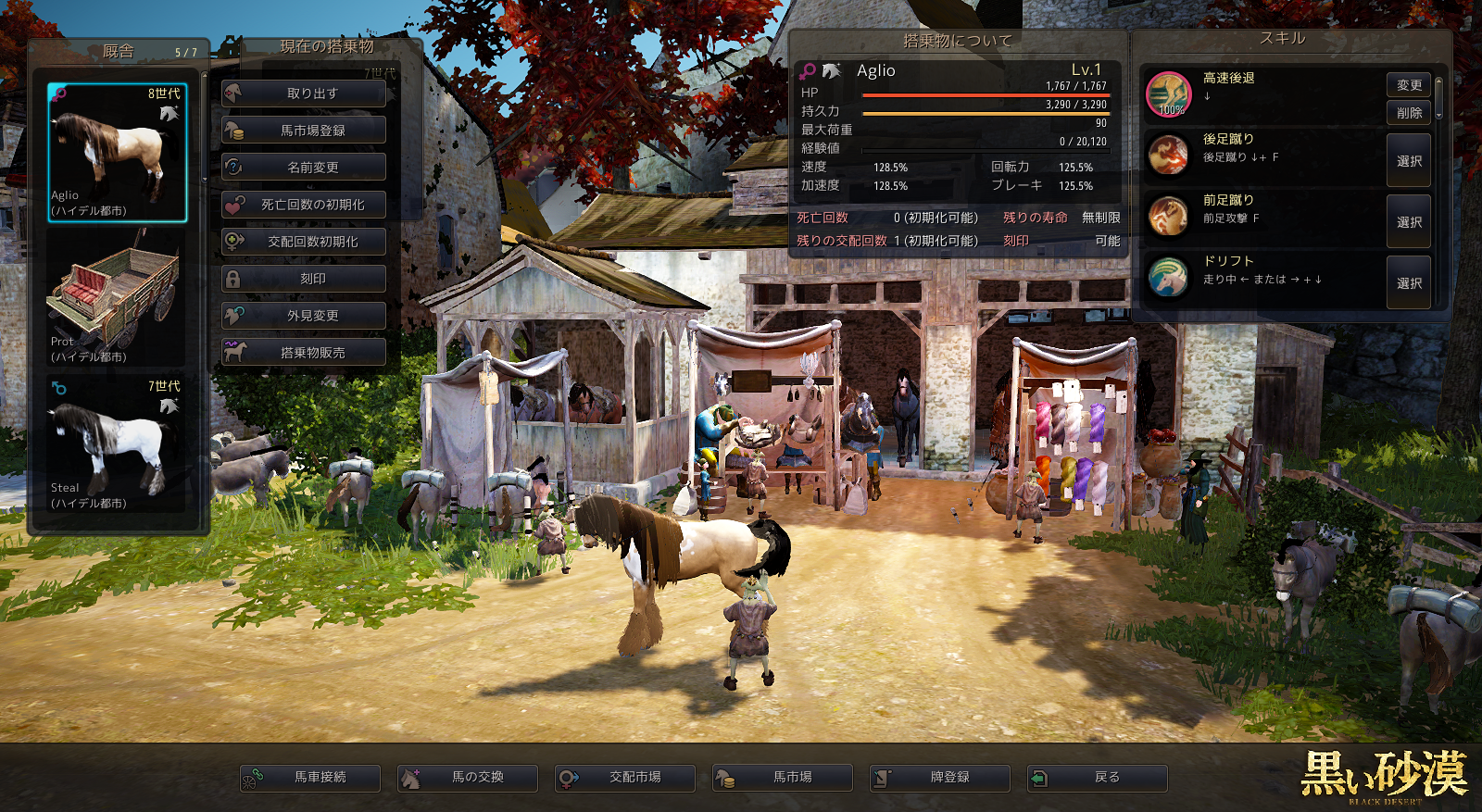Image resolution: width=1482 pixels, height=812 pixels.
Task: Open the 馬の交換 horse exchange
Action: (468, 778)
